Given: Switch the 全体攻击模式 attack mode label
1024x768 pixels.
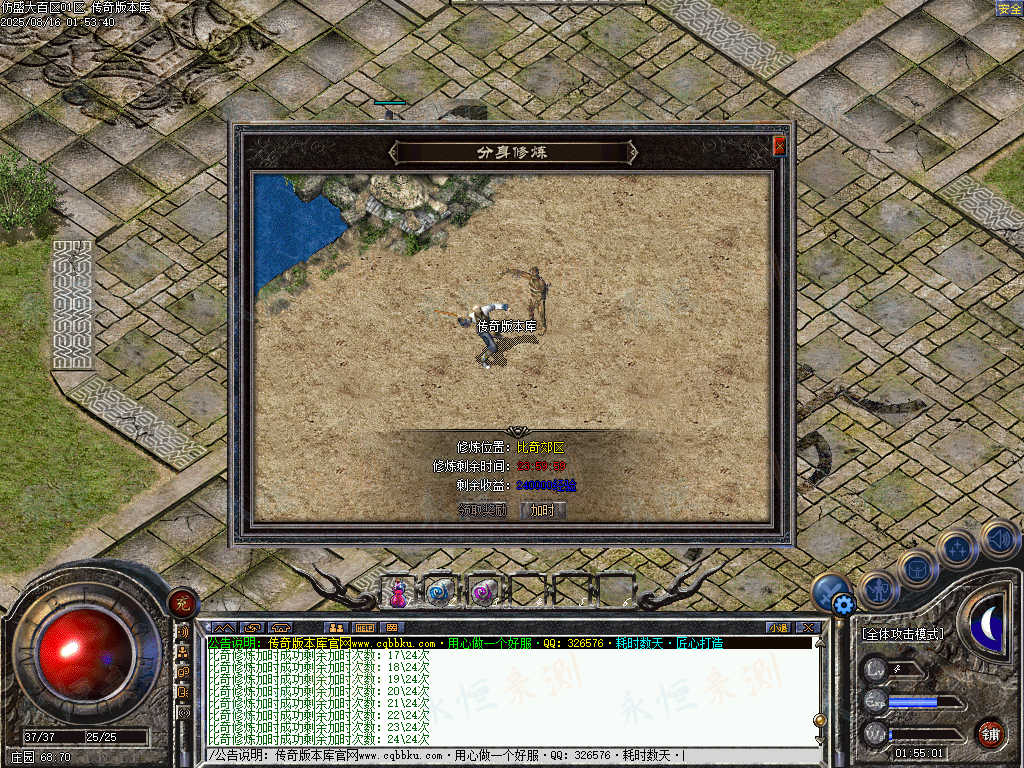Looking at the screenshot, I should 902,634.
